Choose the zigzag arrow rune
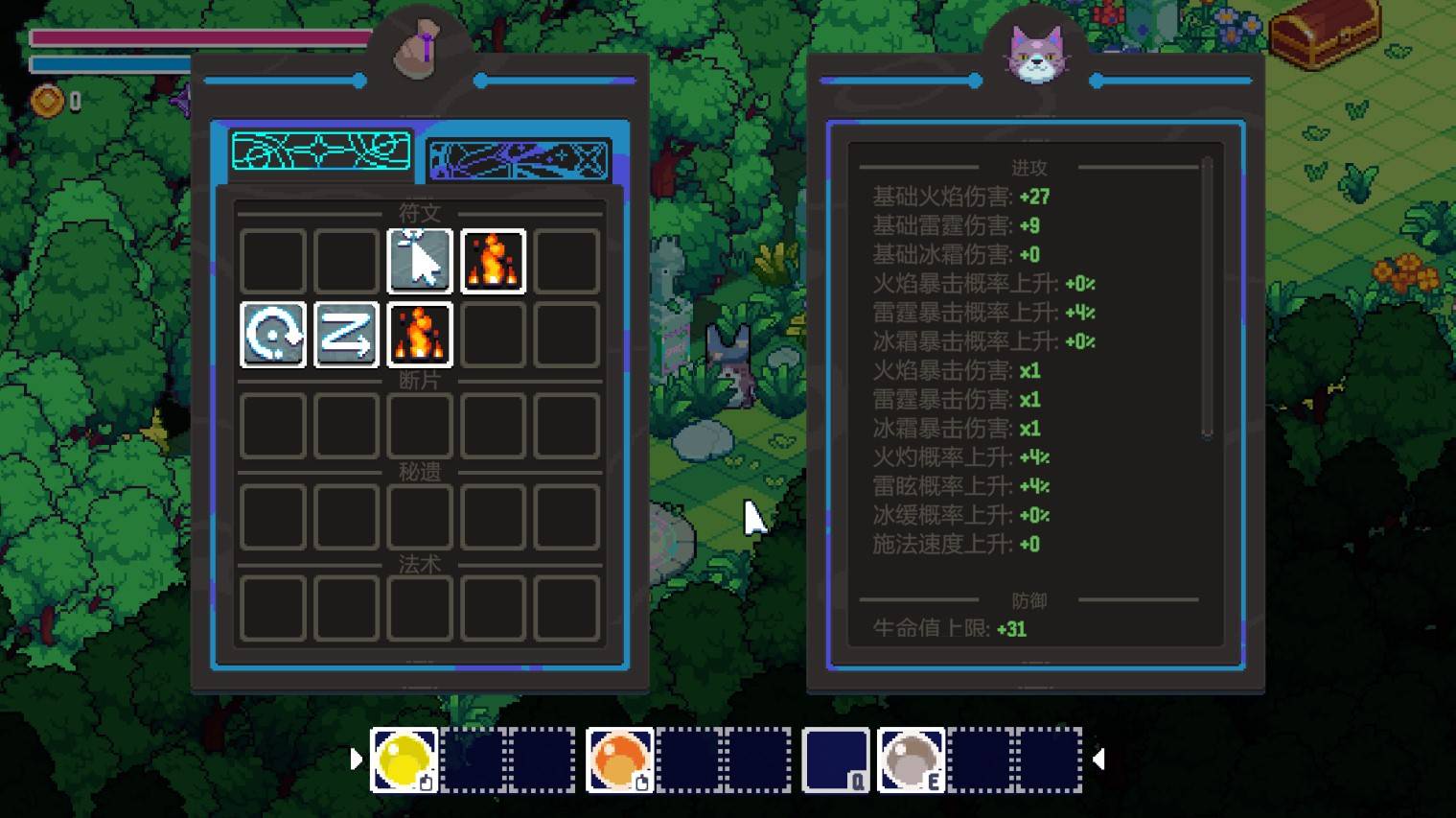This screenshot has width=1456, height=818. pos(346,335)
